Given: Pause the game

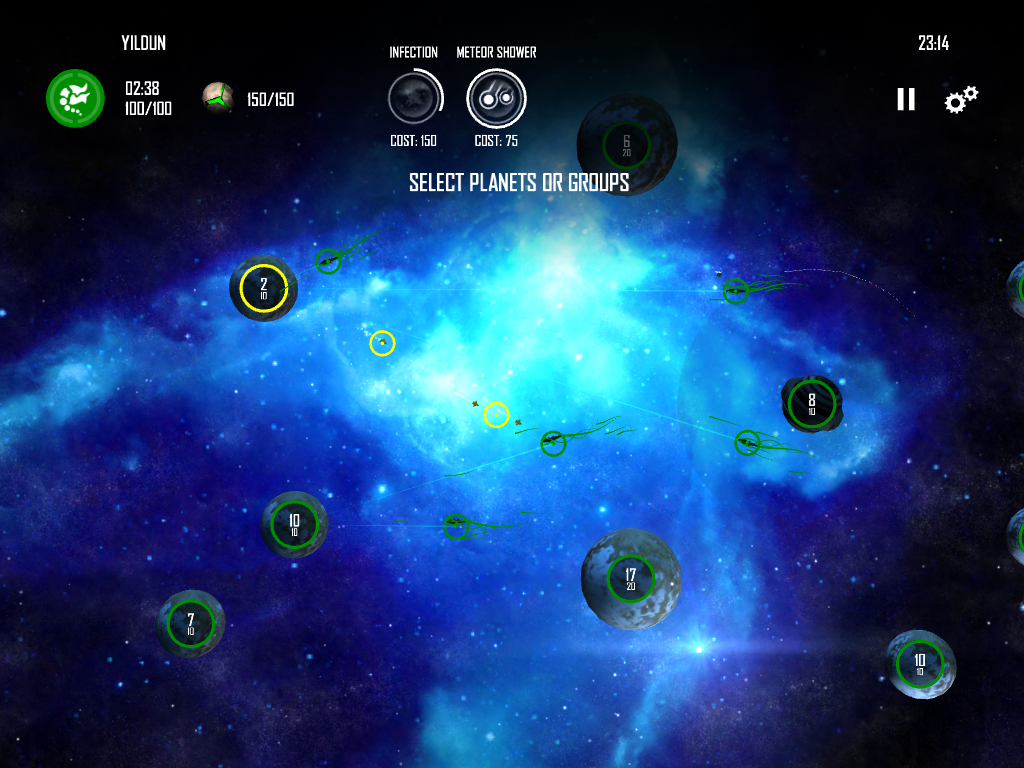Looking at the screenshot, I should point(906,99).
